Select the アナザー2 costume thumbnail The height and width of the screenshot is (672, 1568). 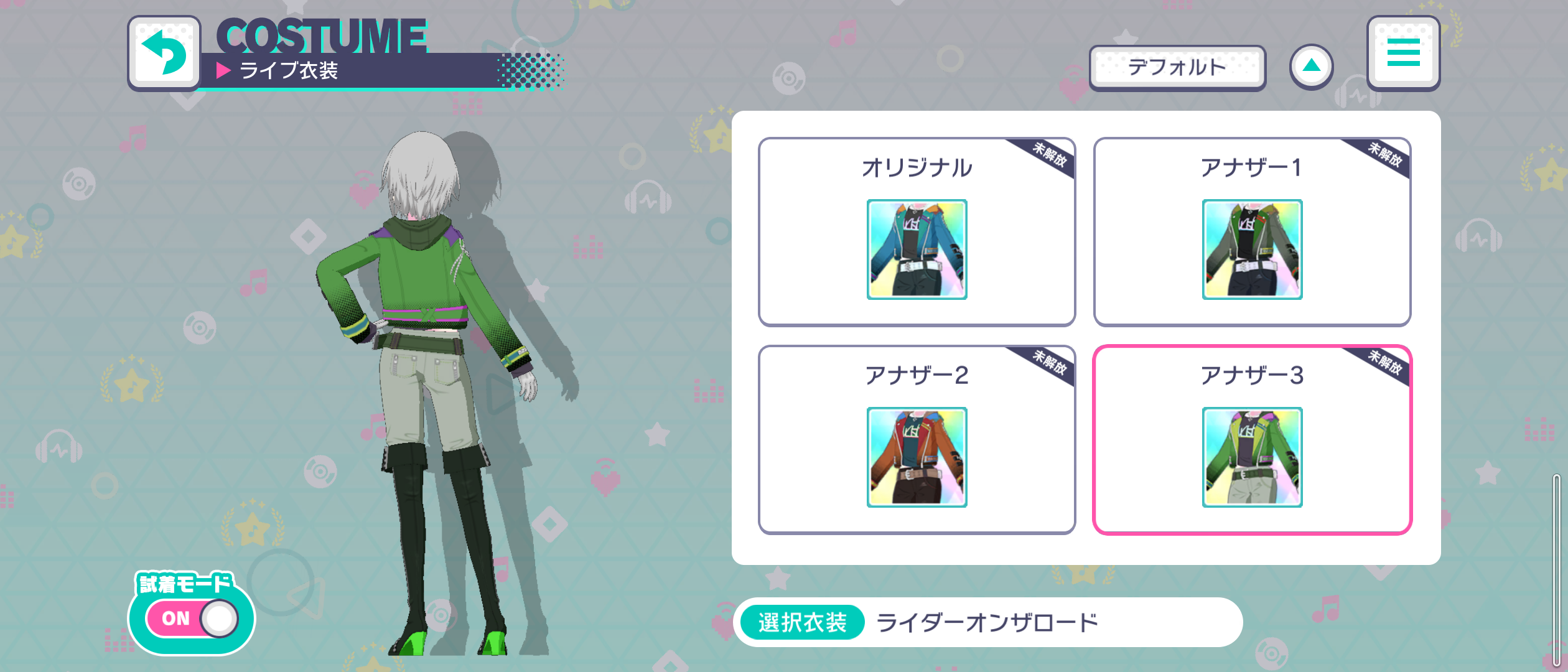click(x=918, y=457)
